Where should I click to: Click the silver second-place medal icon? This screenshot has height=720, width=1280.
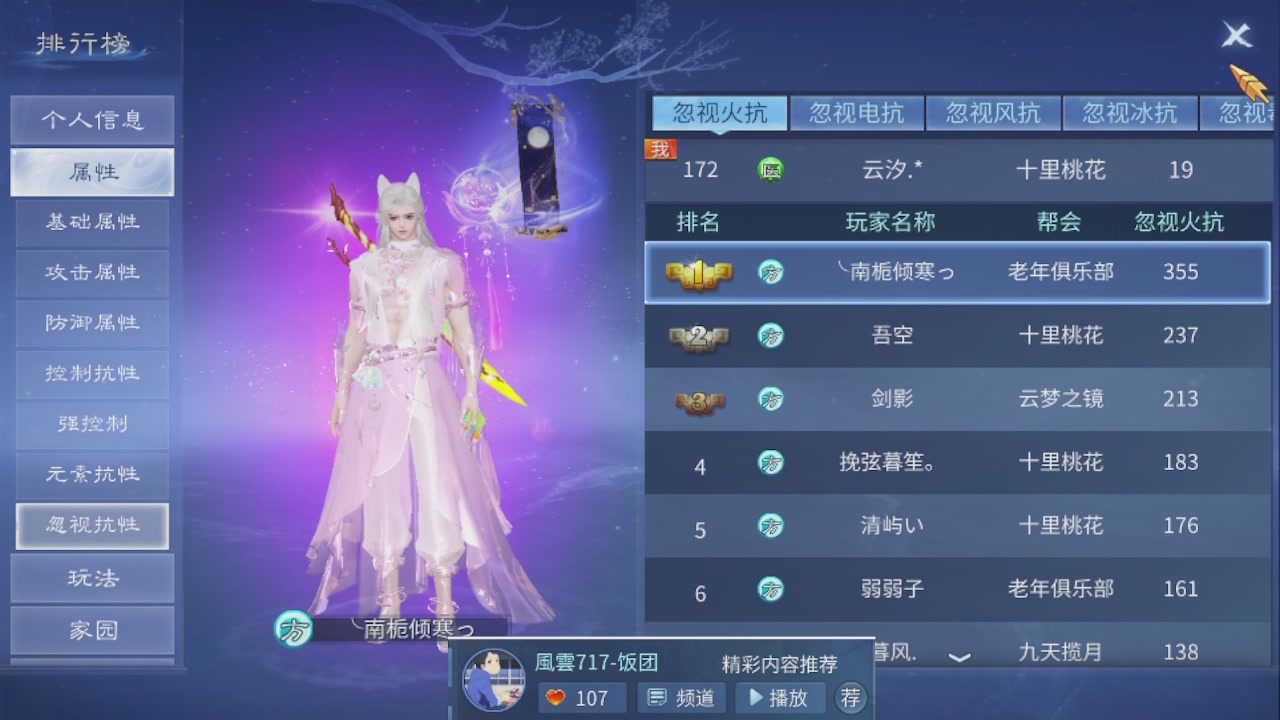coord(699,336)
